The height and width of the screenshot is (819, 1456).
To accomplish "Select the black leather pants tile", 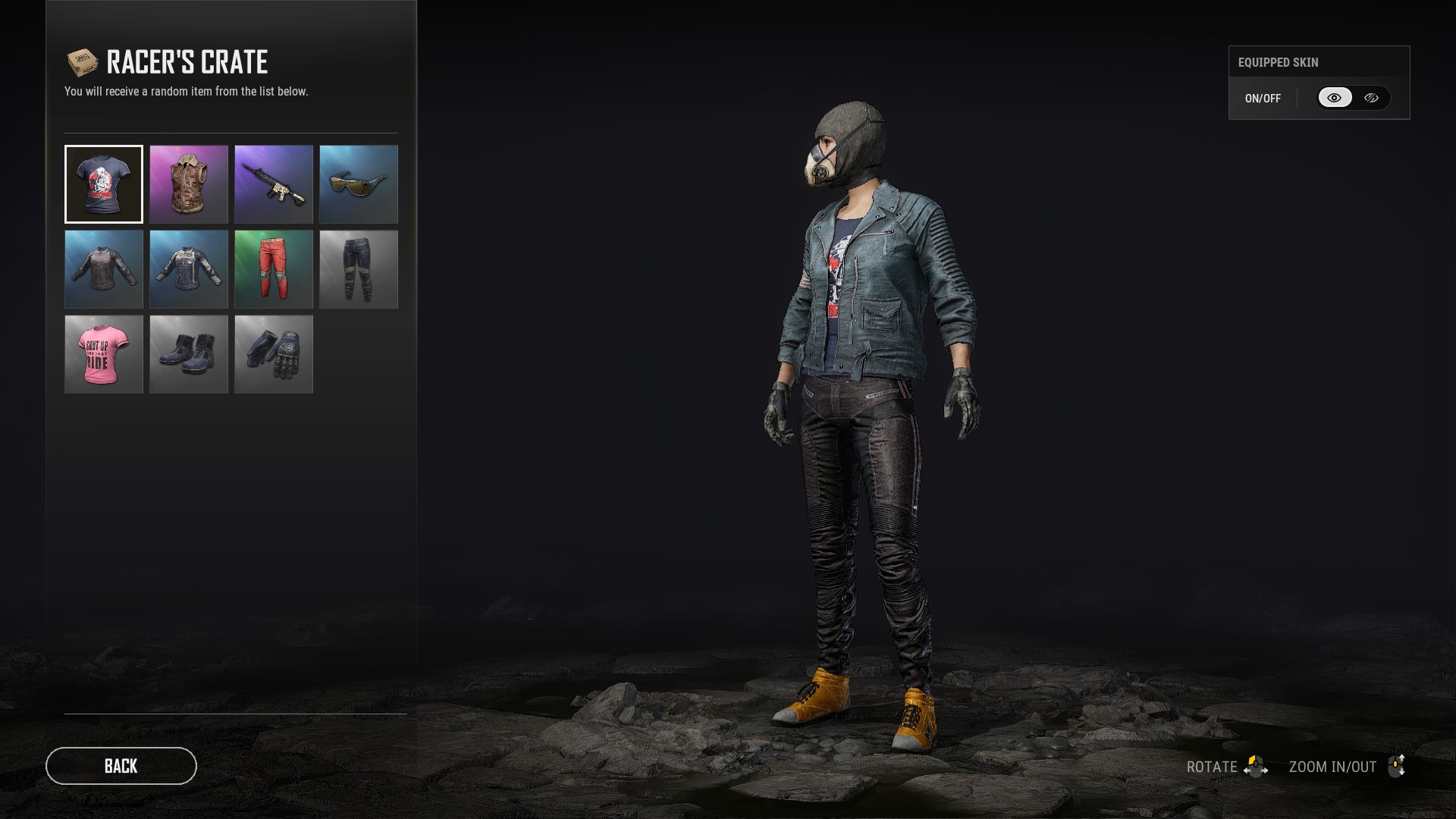I will [359, 269].
